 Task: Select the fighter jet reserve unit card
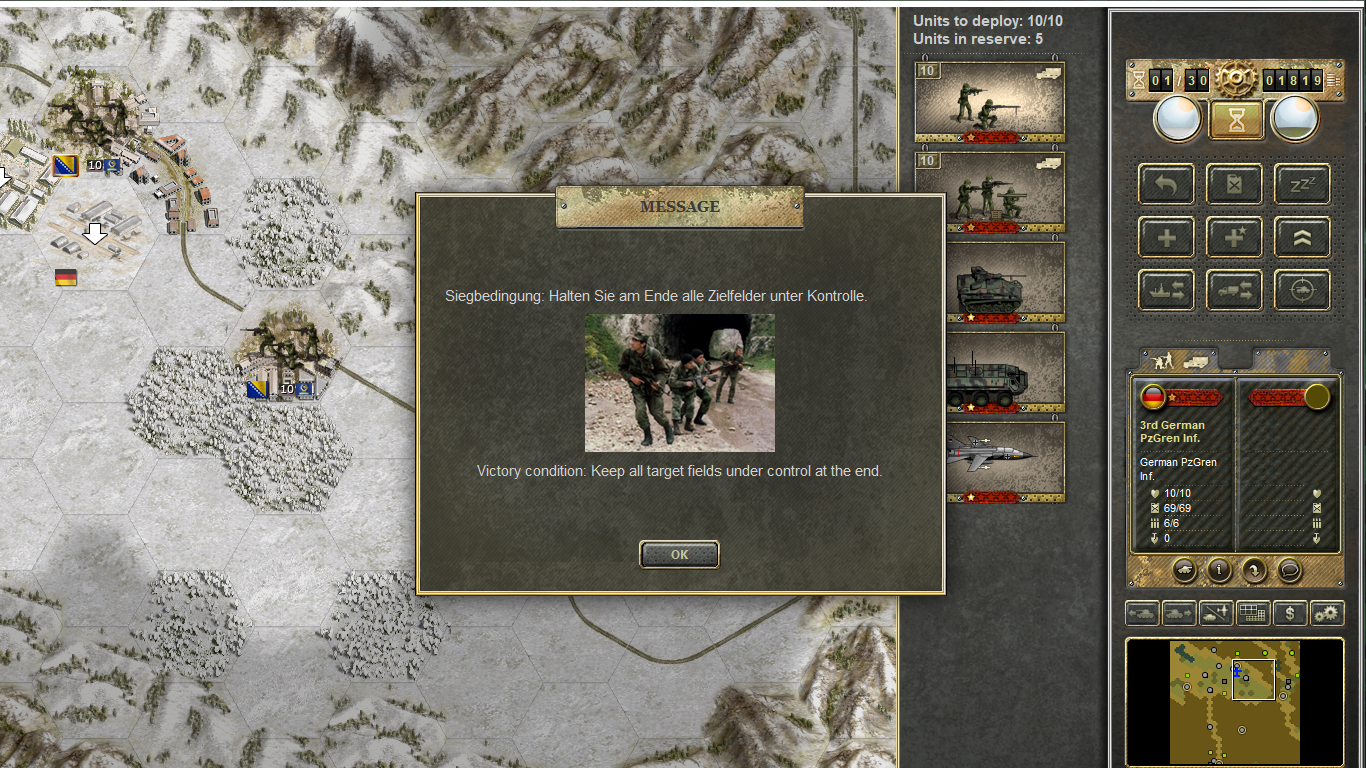pyautogui.click(x=989, y=461)
